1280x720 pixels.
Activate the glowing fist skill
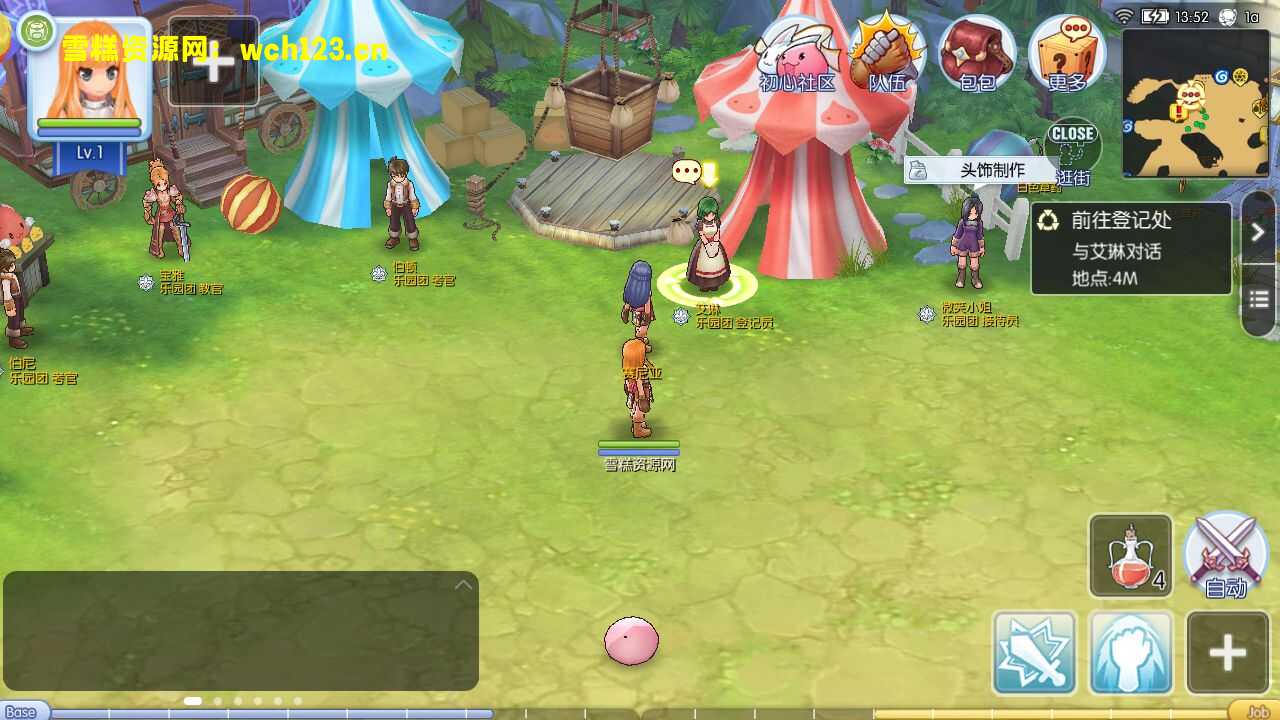[1130, 653]
